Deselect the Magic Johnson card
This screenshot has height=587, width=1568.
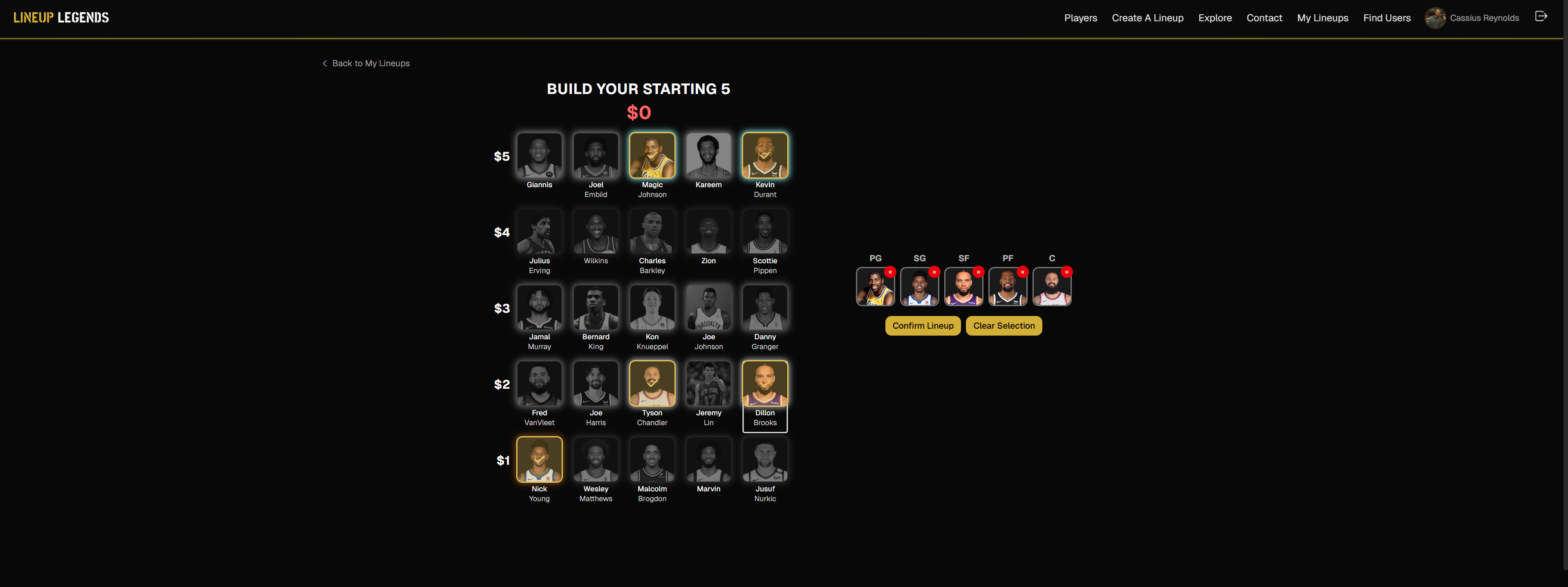652,155
